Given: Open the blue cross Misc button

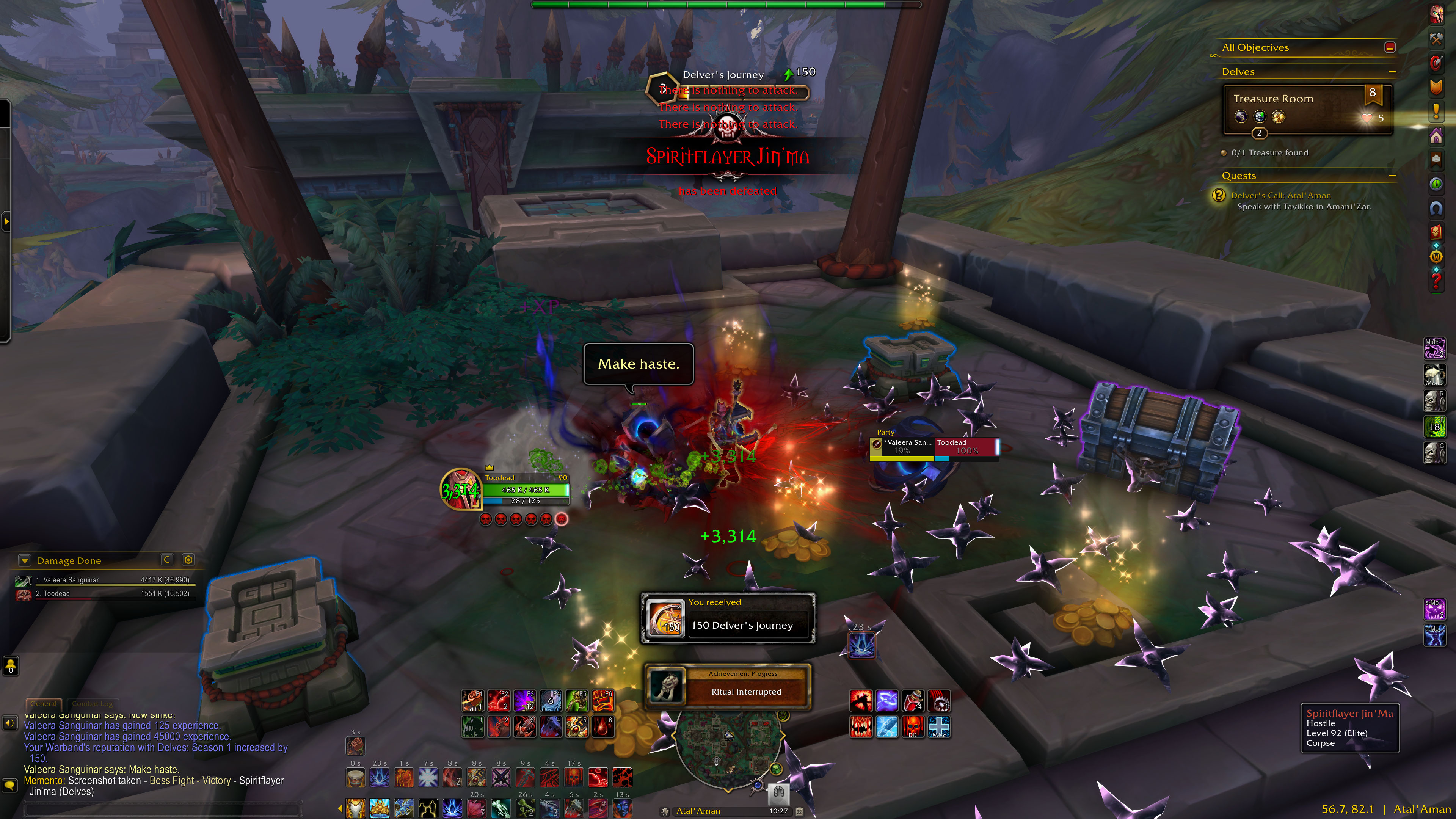Looking at the screenshot, I should [x=939, y=727].
